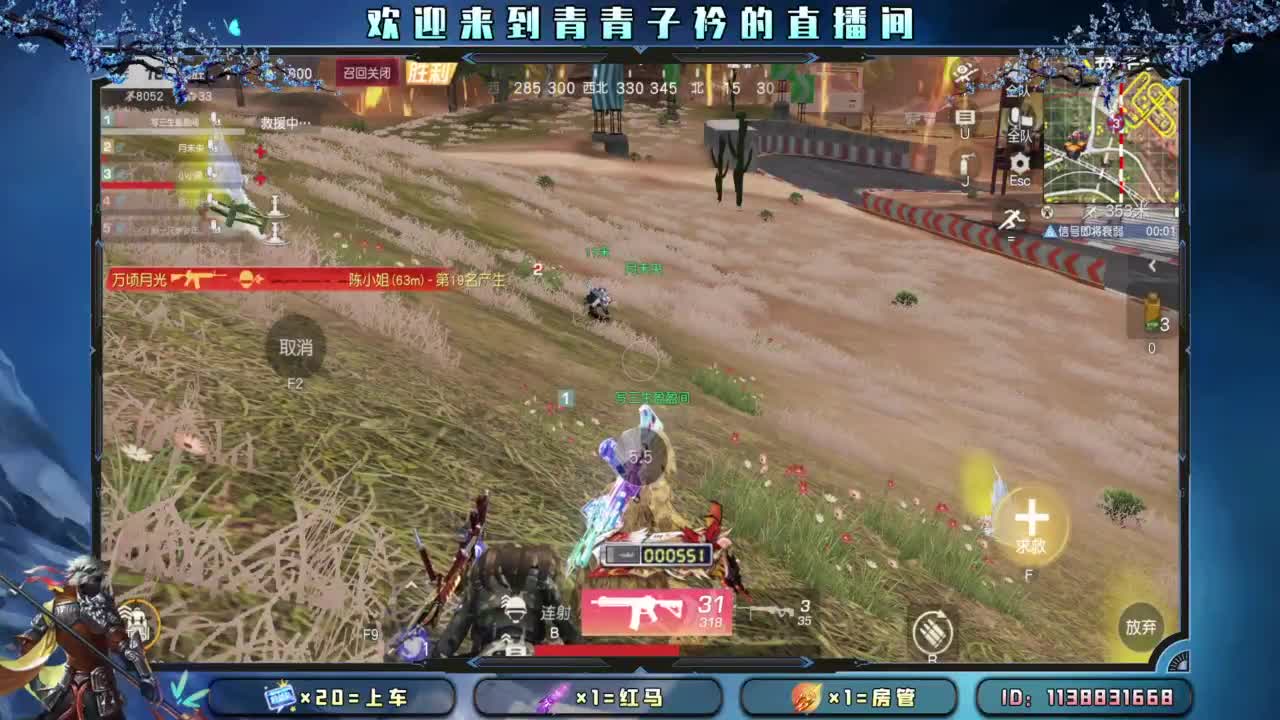Tap the sprint running-man icon

pyautogui.click(x=1014, y=218)
